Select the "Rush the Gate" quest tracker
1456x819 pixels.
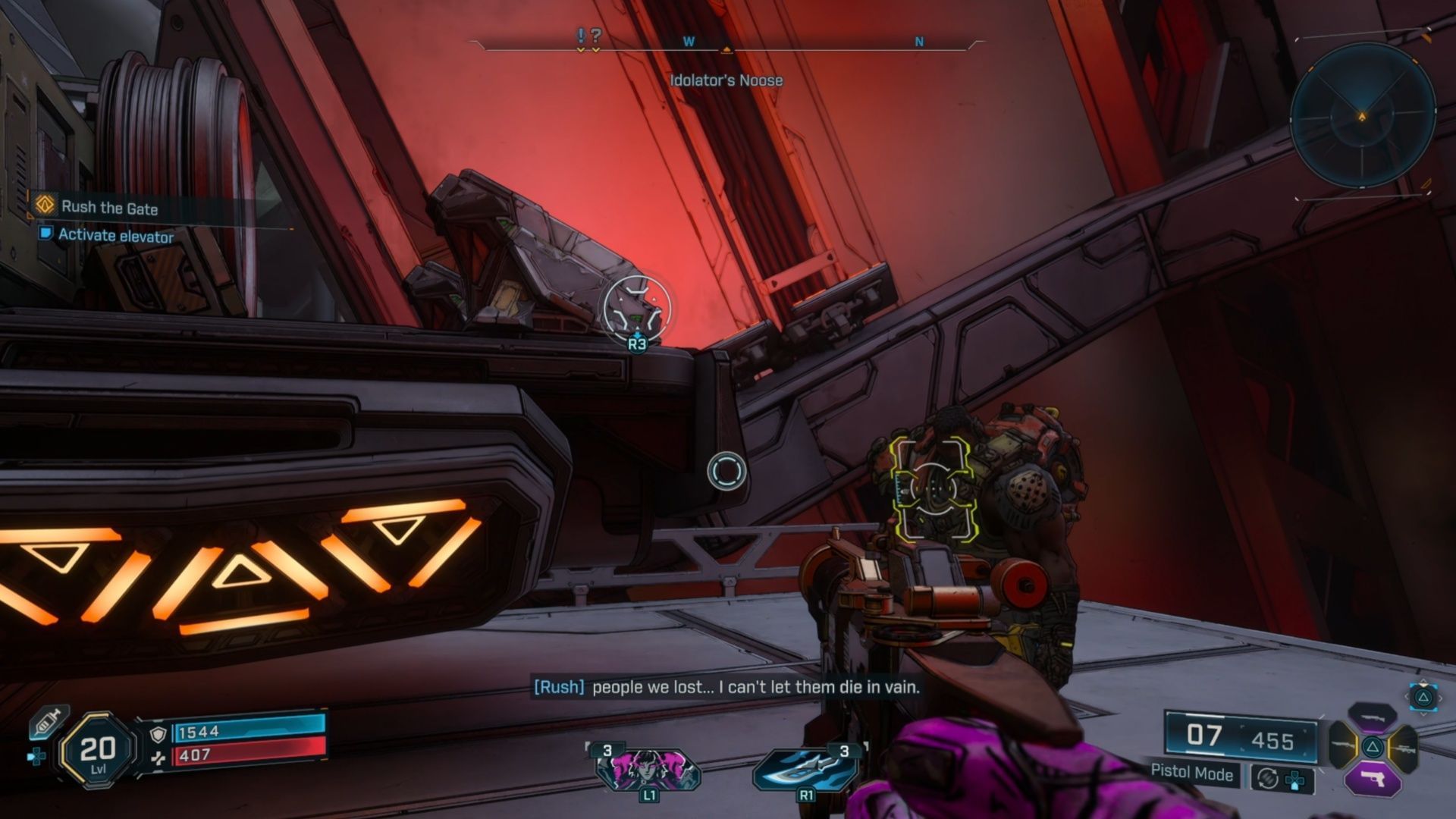[x=108, y=207]
